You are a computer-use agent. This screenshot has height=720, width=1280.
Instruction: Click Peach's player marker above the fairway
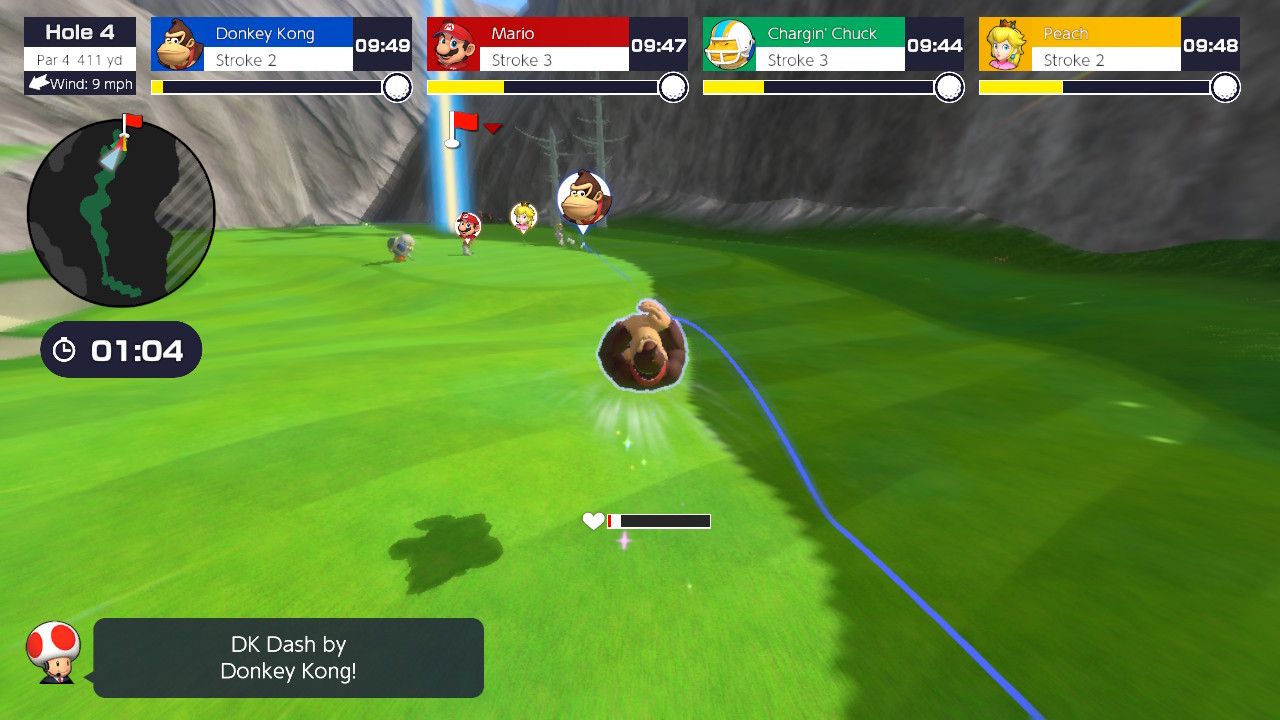tap(524, 216)
